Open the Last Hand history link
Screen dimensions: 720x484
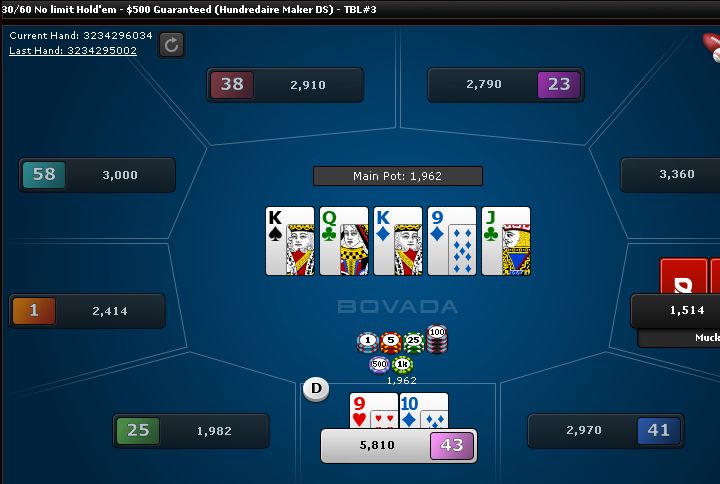point(73,50)
